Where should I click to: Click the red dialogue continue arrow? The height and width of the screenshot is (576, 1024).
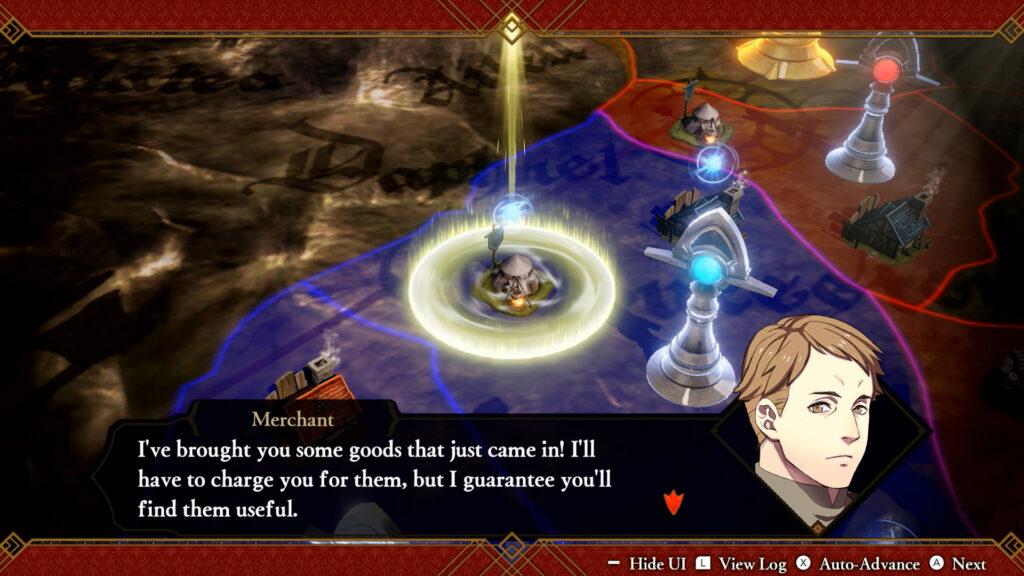(671, 500)
